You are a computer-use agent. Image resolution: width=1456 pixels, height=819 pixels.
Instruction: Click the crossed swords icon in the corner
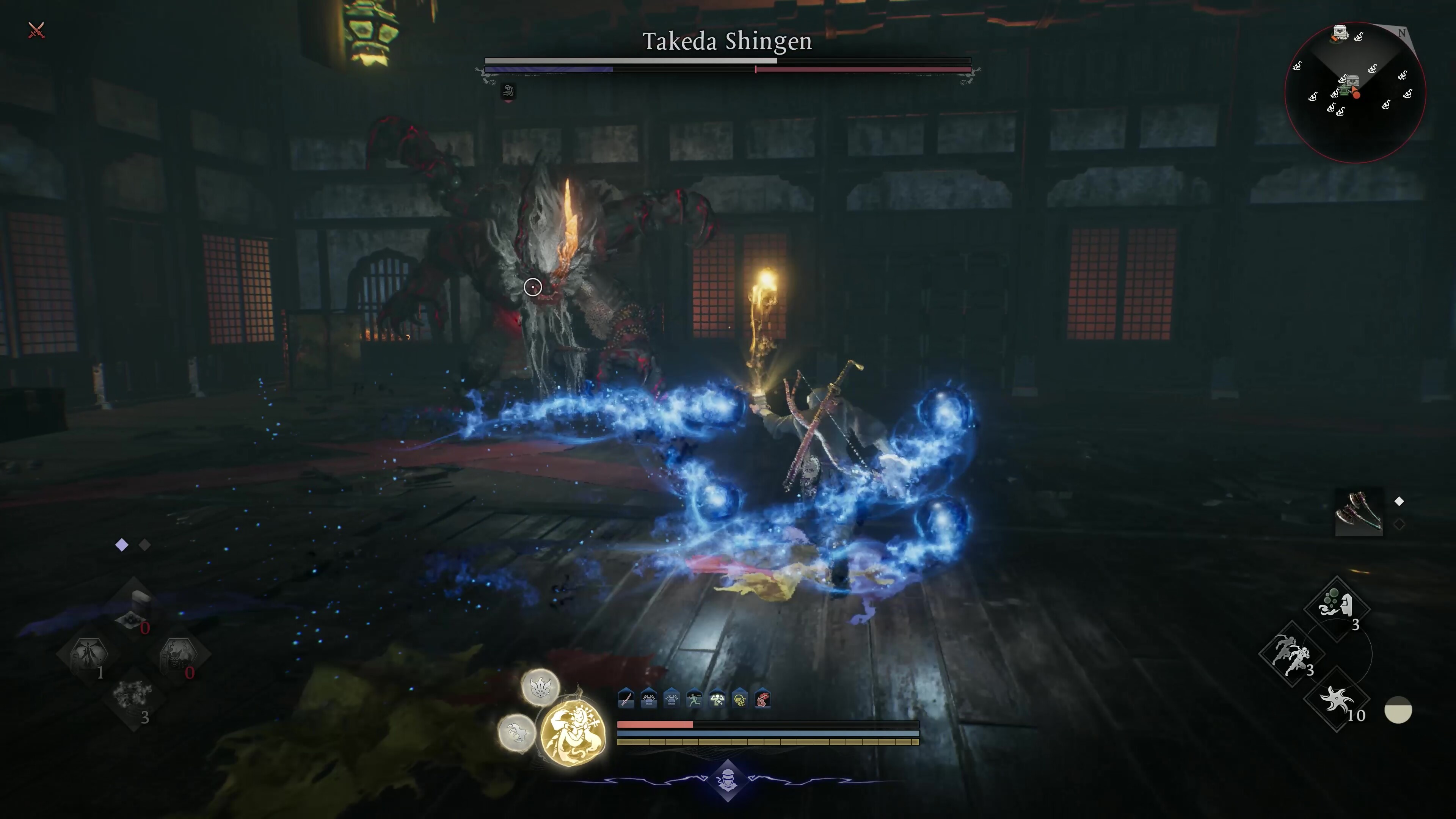point(36,30)
